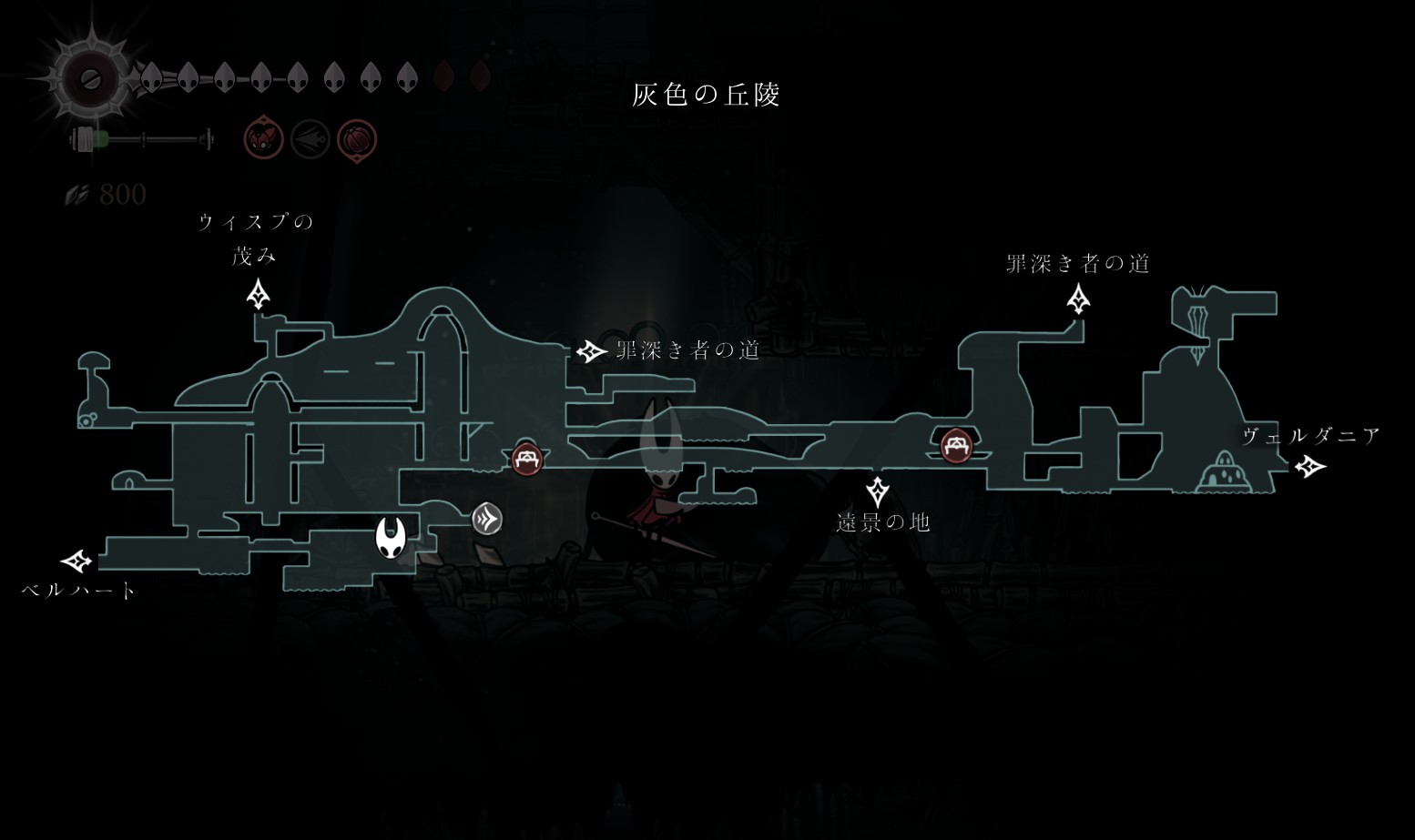Click the silk spool emblem
This screenshot has height=840, width=1415.
[88, 79]
